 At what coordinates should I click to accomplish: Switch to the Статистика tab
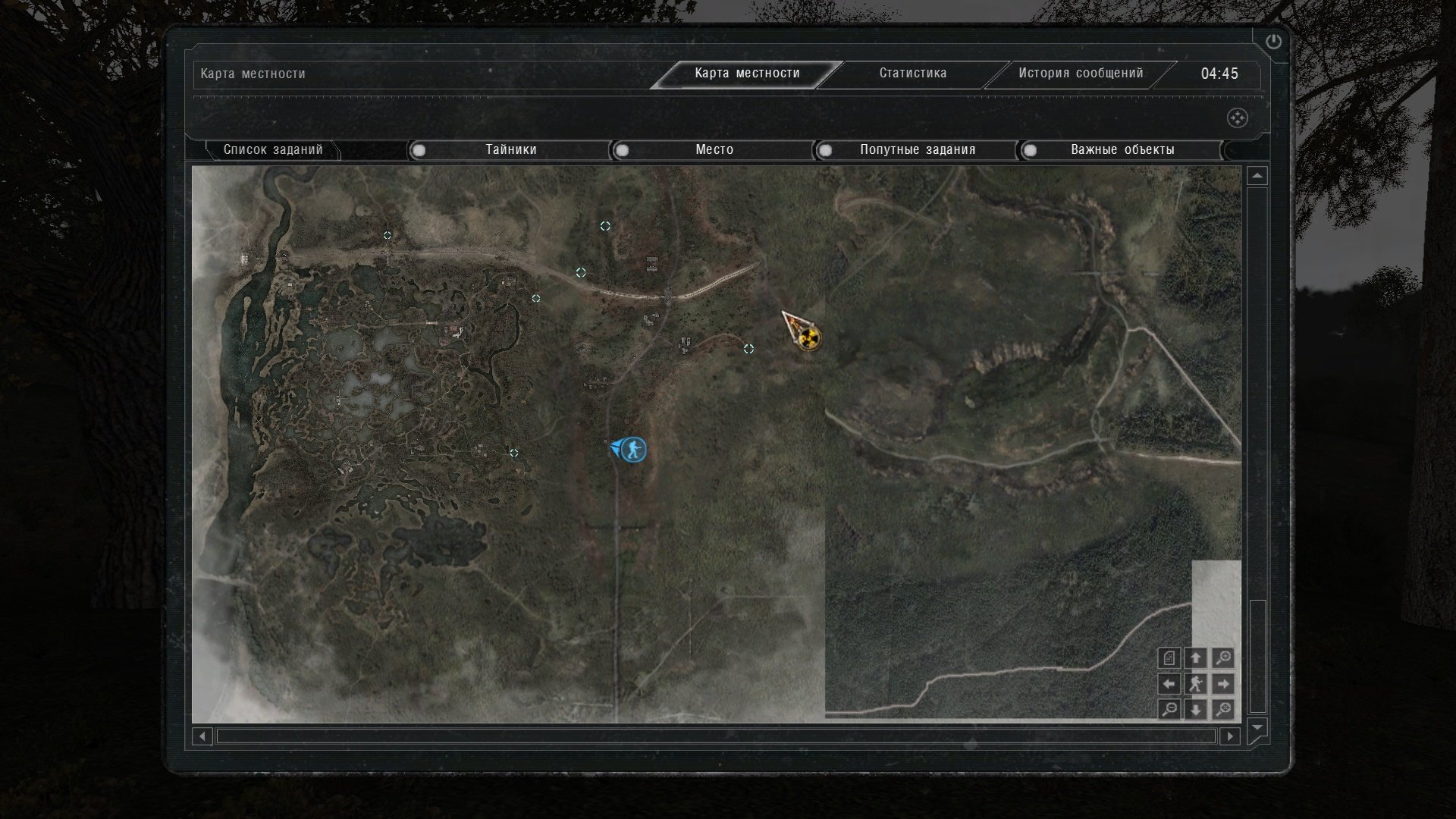912,74
